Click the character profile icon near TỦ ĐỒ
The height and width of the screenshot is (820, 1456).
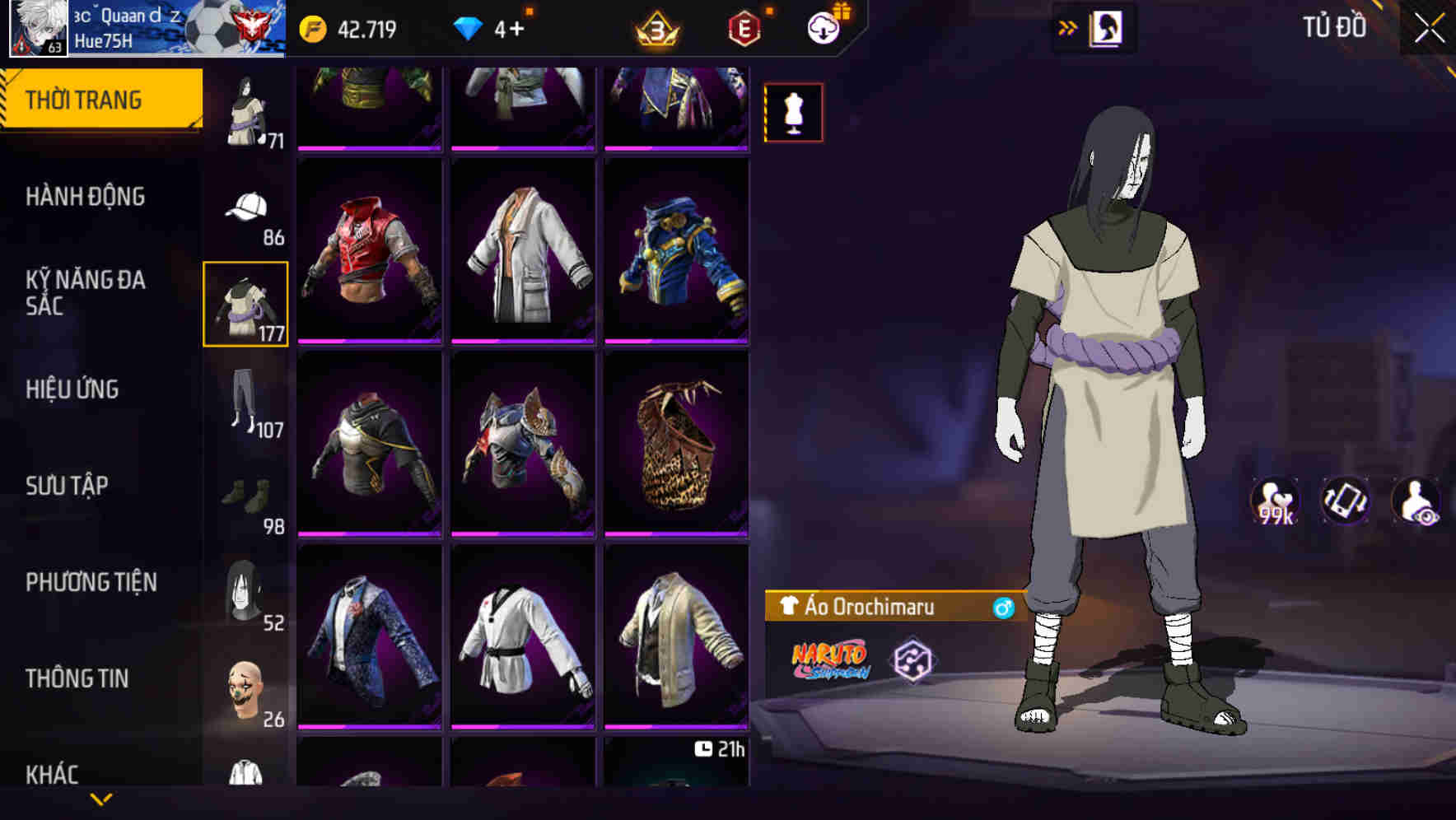[1107, 26]
